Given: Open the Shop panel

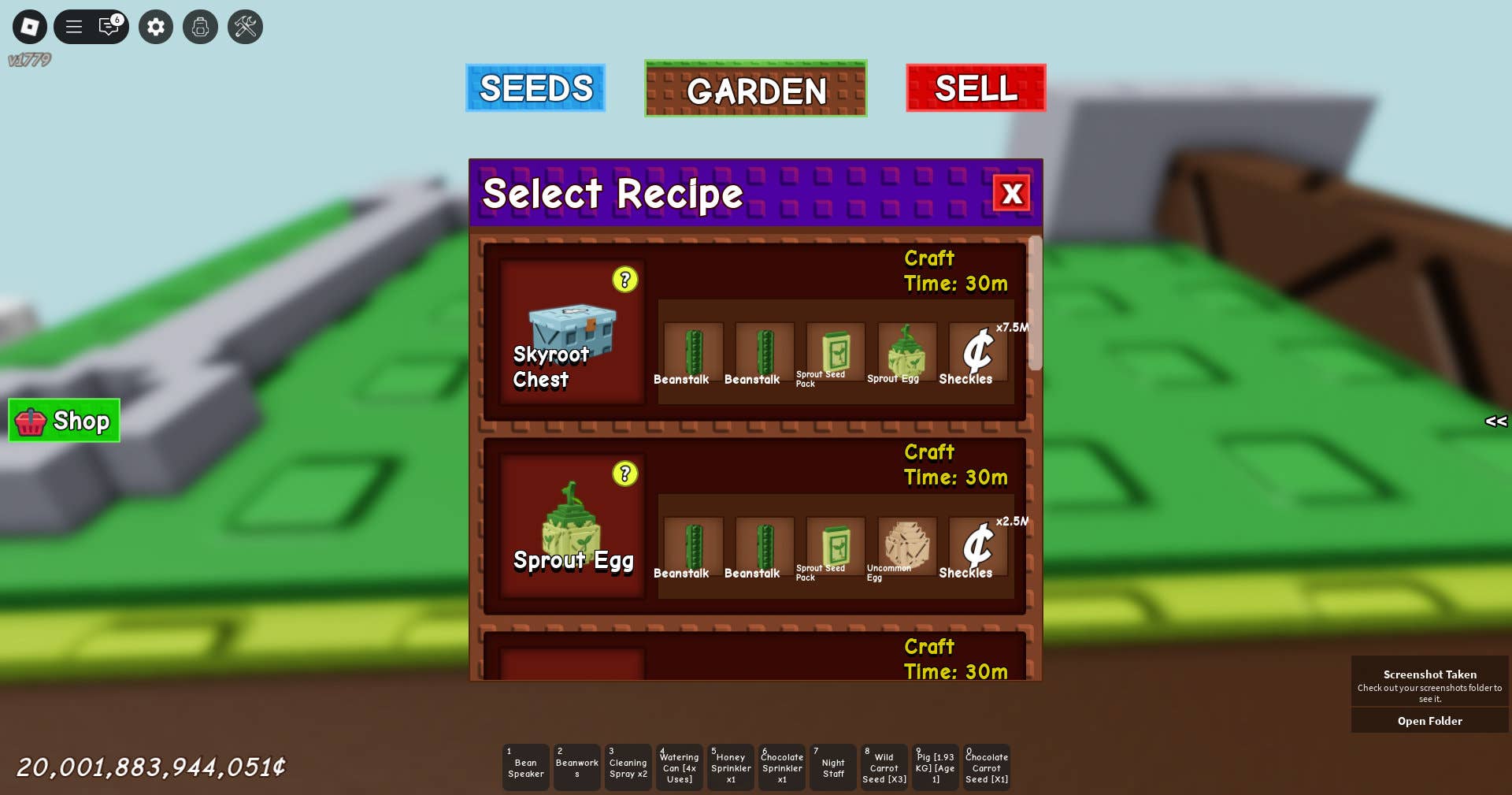Looking at the screenshot, I should pos(65,421).
